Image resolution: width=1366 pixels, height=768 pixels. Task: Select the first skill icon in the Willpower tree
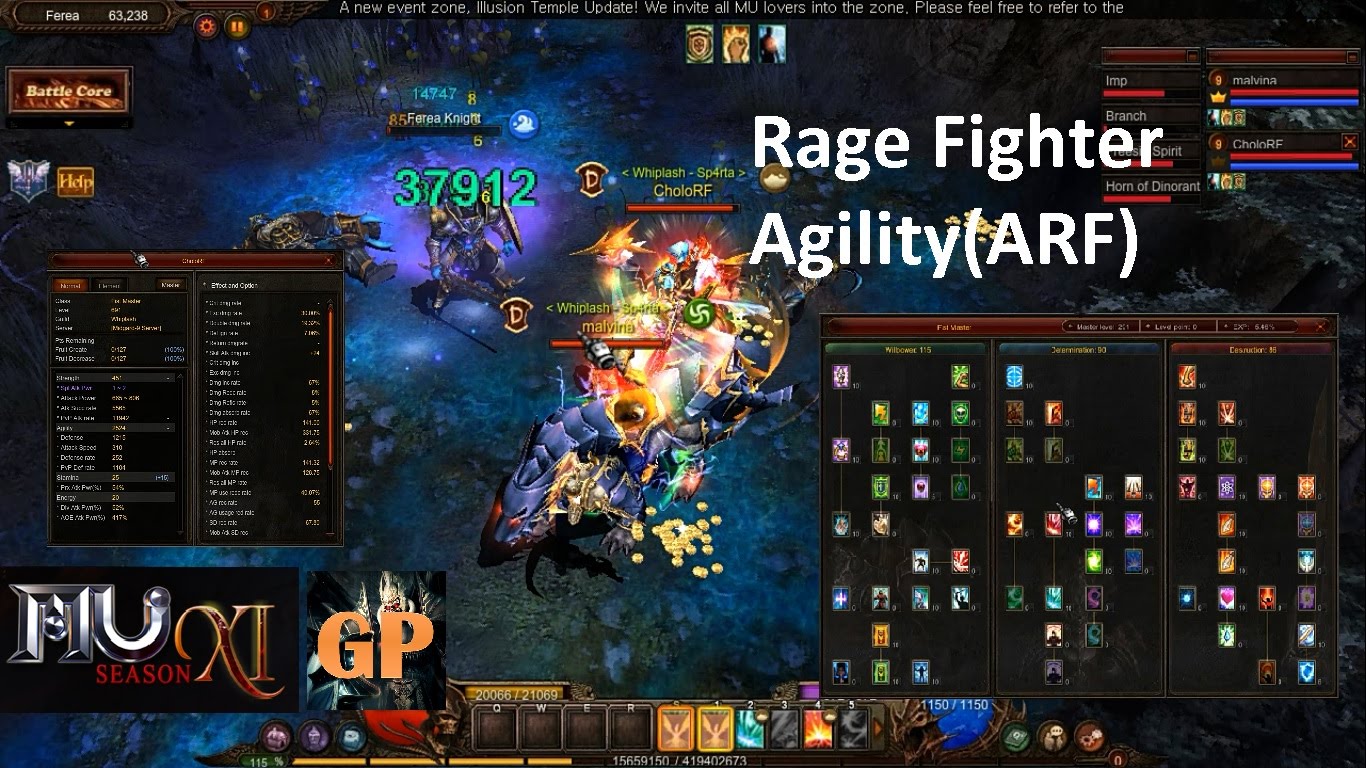click(840, 375)
